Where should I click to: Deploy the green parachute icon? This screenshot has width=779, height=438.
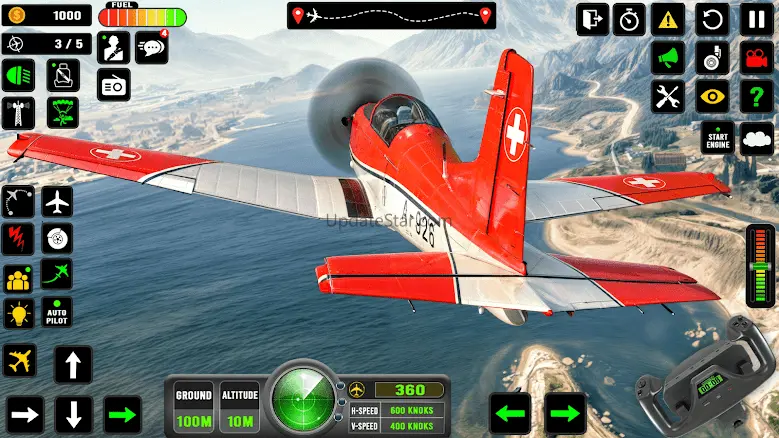pos(64,113)
